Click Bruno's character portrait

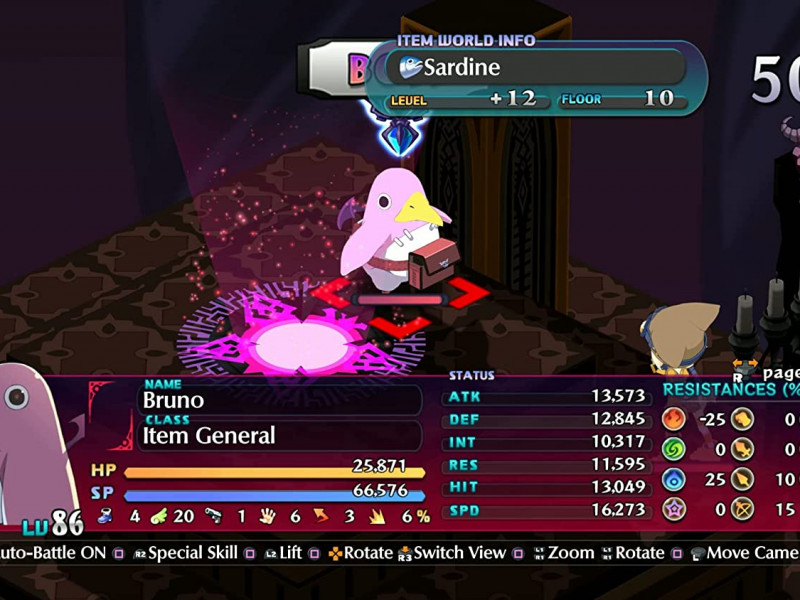pyautogui.click(x=35, y=440)
